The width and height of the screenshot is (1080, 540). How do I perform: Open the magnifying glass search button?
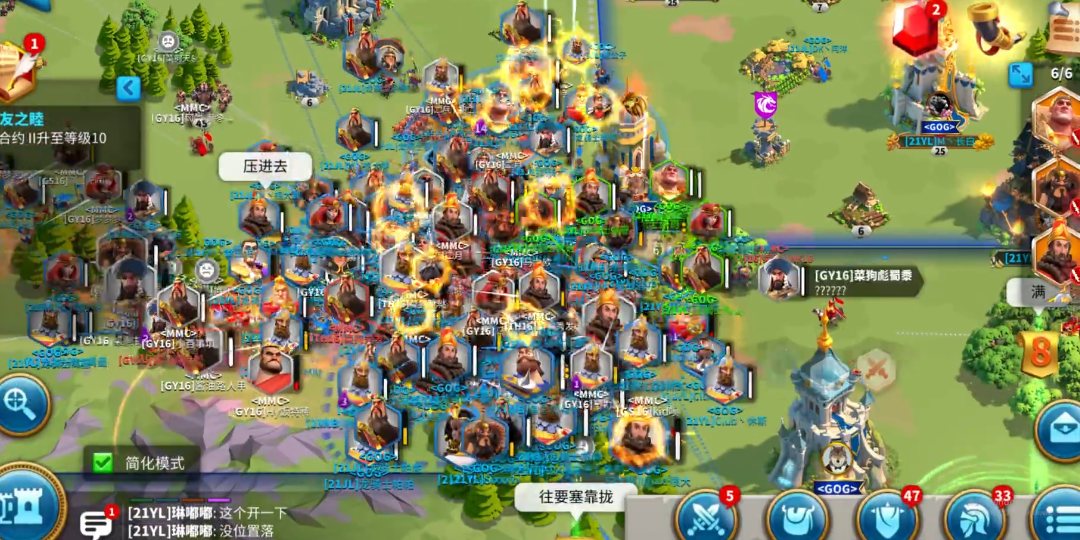click(x=20, y=403)
